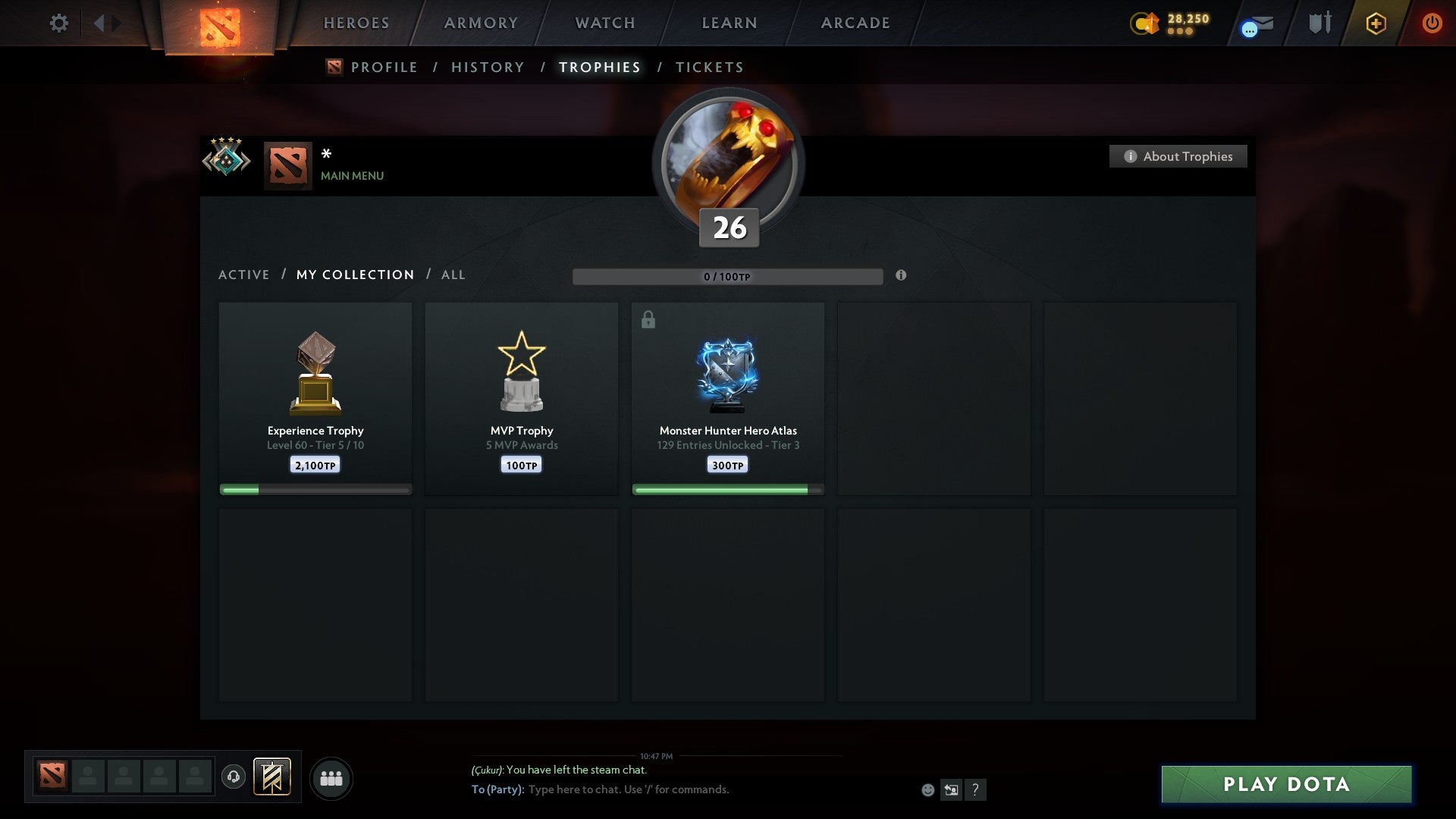Viewport: 1456px width, 819px height.
Task: Switch to the HISTORY tab
Action: pos(488,67)
